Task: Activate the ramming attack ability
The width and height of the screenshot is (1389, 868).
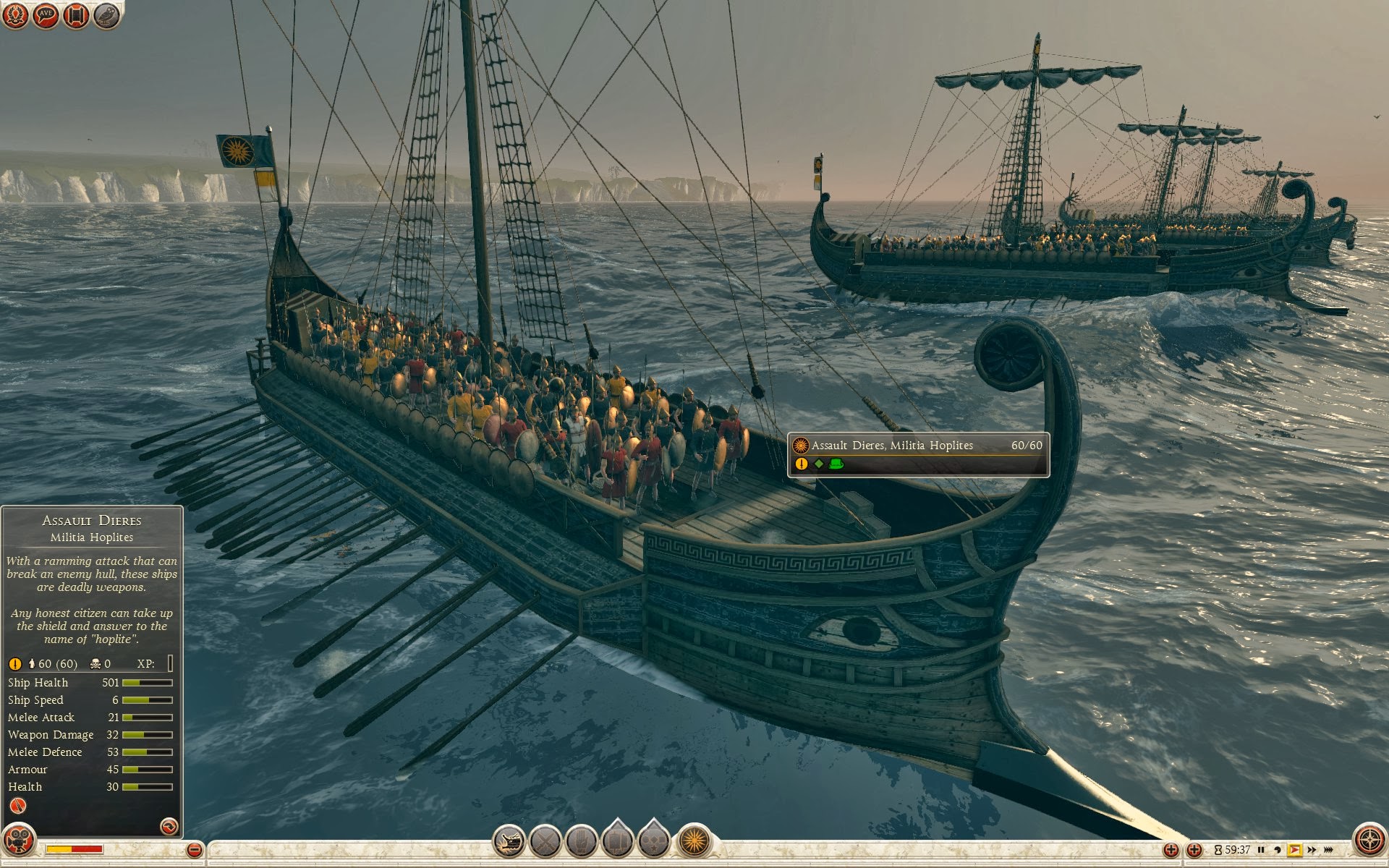Action: [509, 841]
